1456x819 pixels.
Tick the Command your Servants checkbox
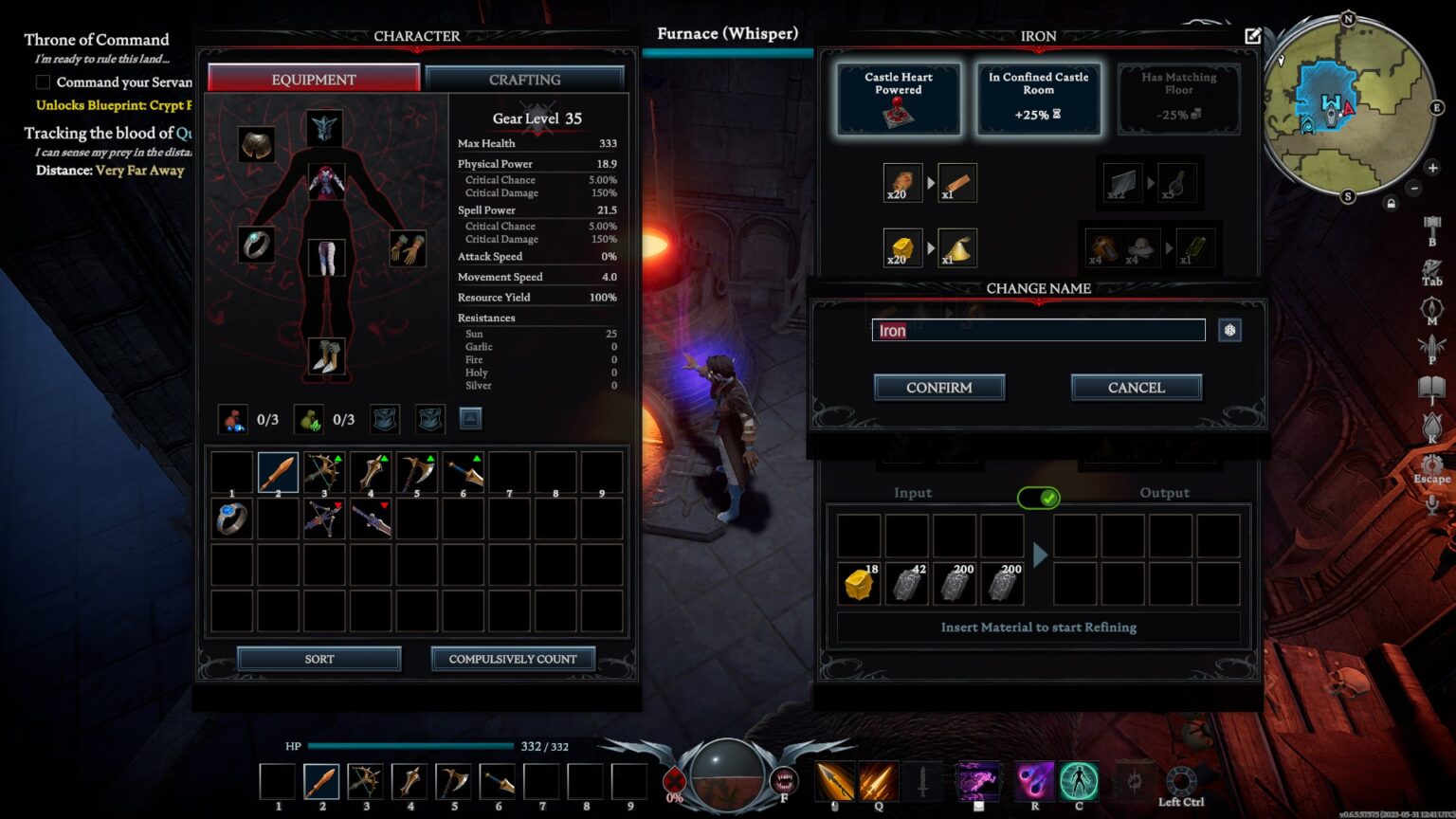coord(43,82)
